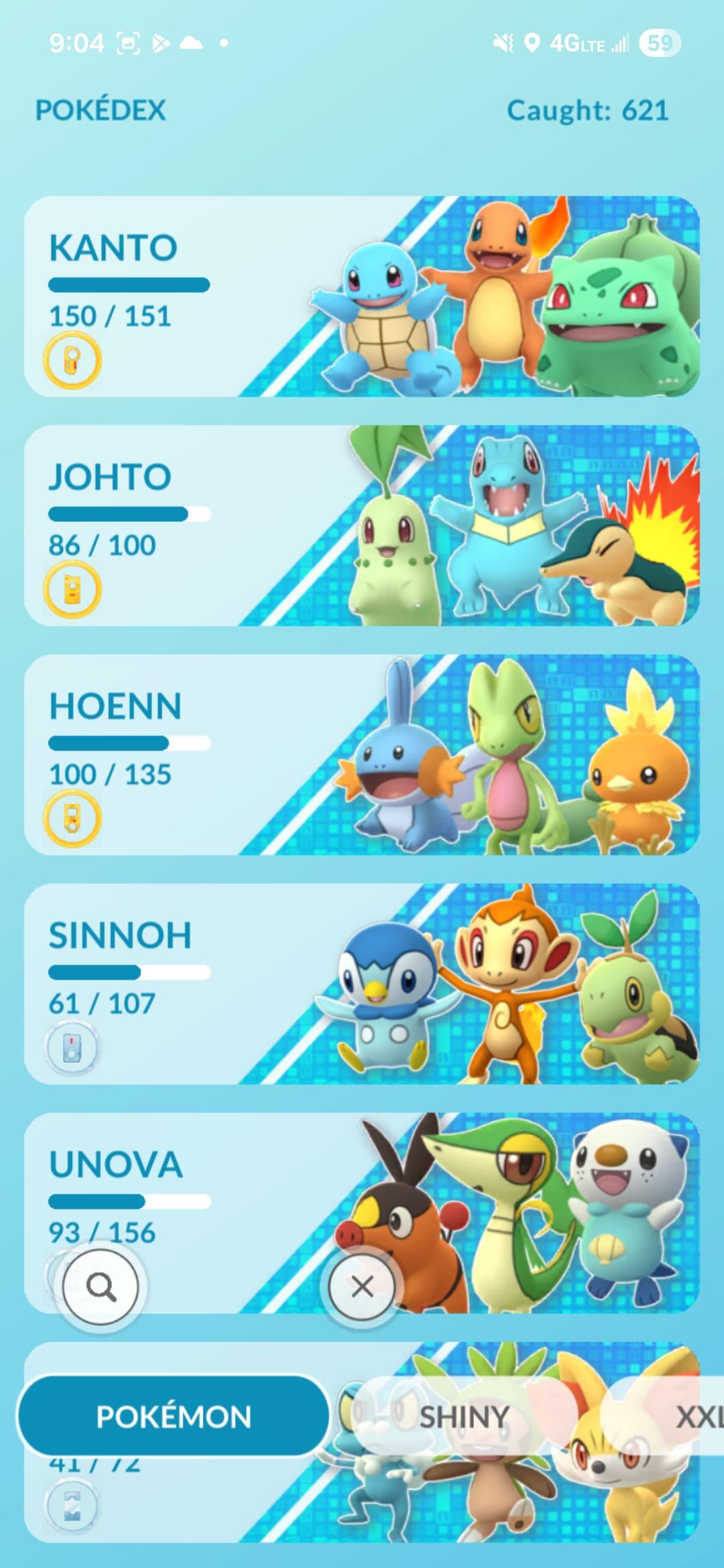The height and width of the screenshot is (1568, 724).
Task: Tap the gold Johto medal badge
Action: pos(72,590)
